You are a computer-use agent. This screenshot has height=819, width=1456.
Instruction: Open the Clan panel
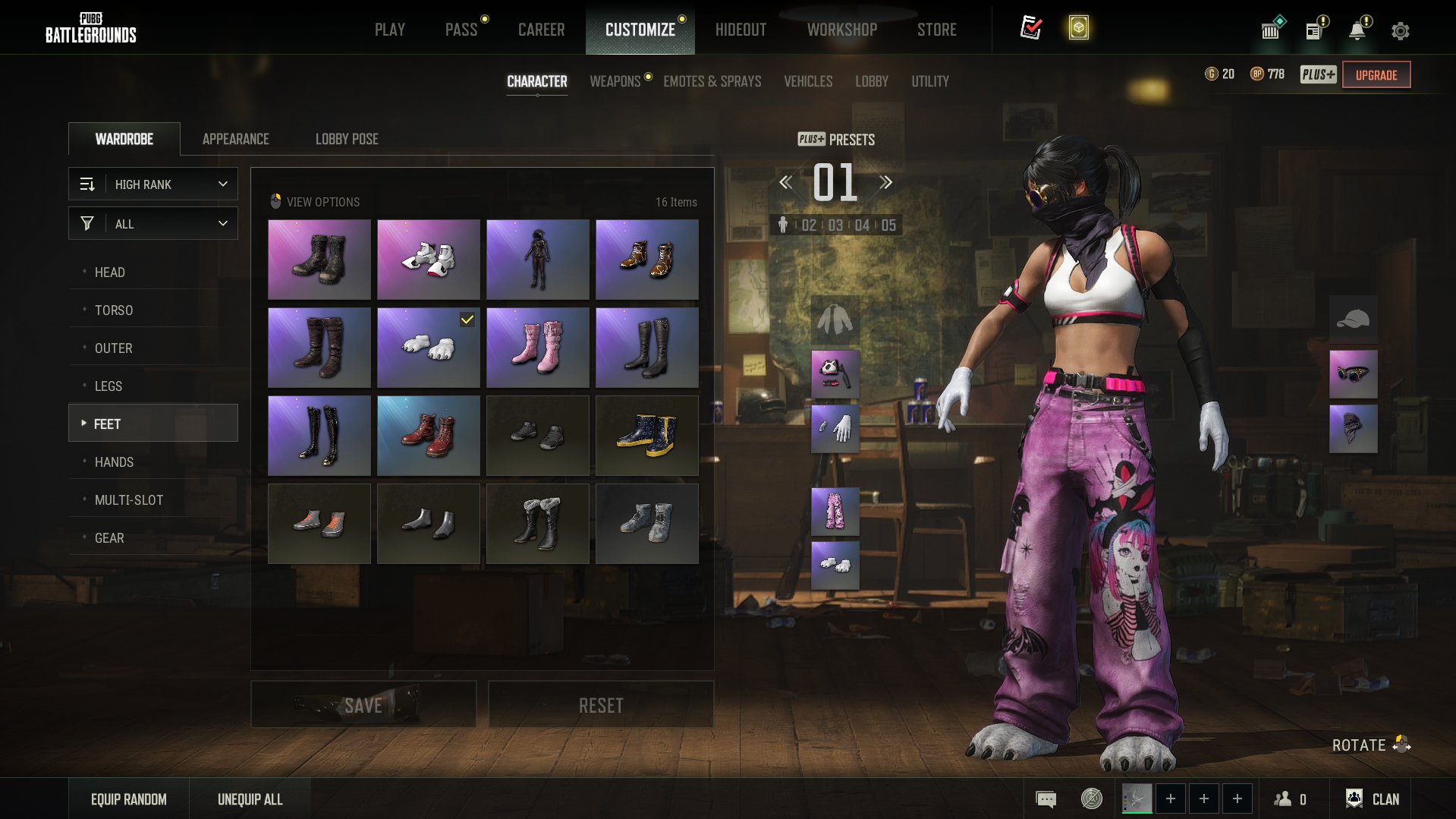point(1373,799)
